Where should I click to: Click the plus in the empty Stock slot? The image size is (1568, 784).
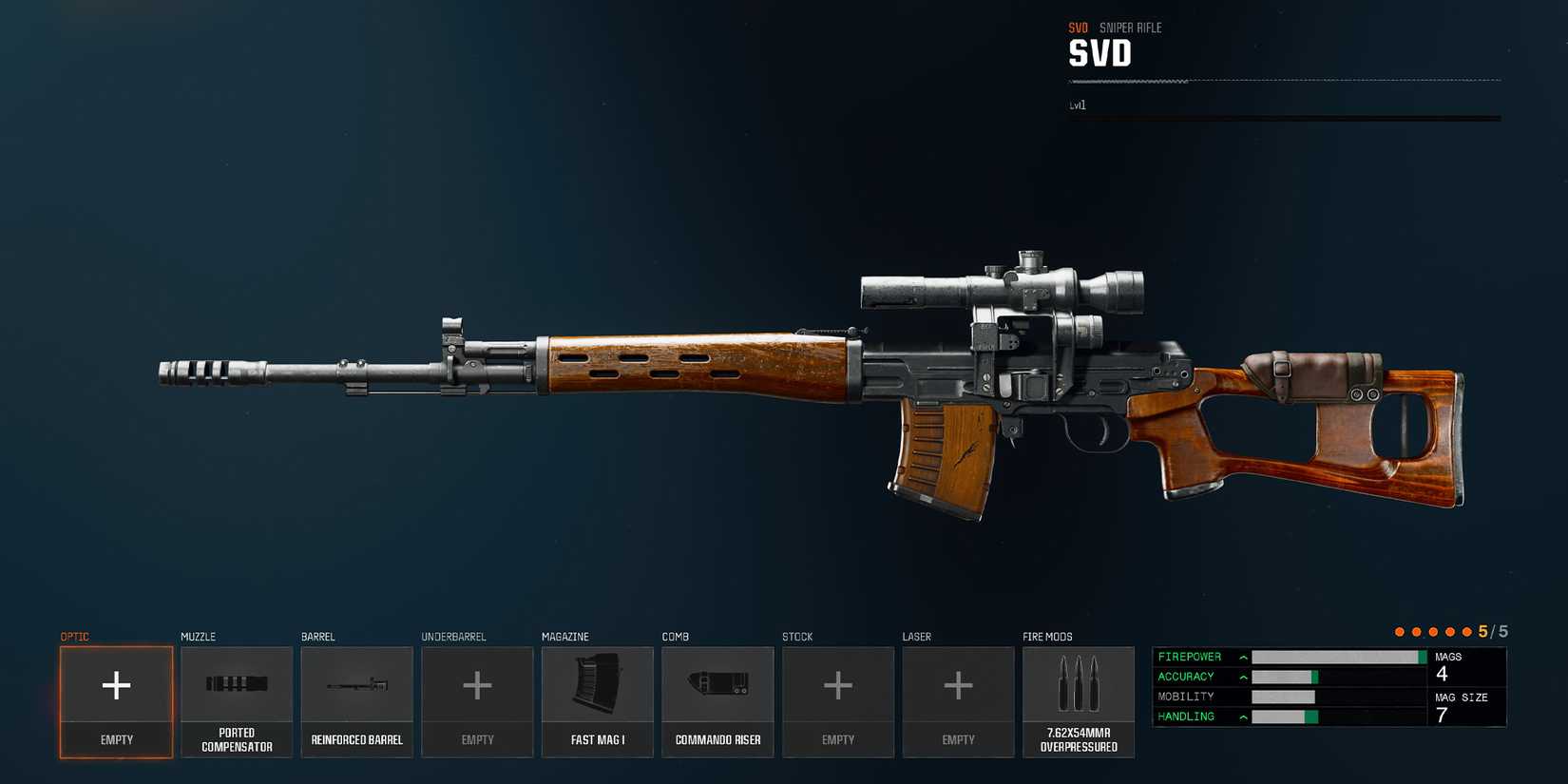(837, 686)
